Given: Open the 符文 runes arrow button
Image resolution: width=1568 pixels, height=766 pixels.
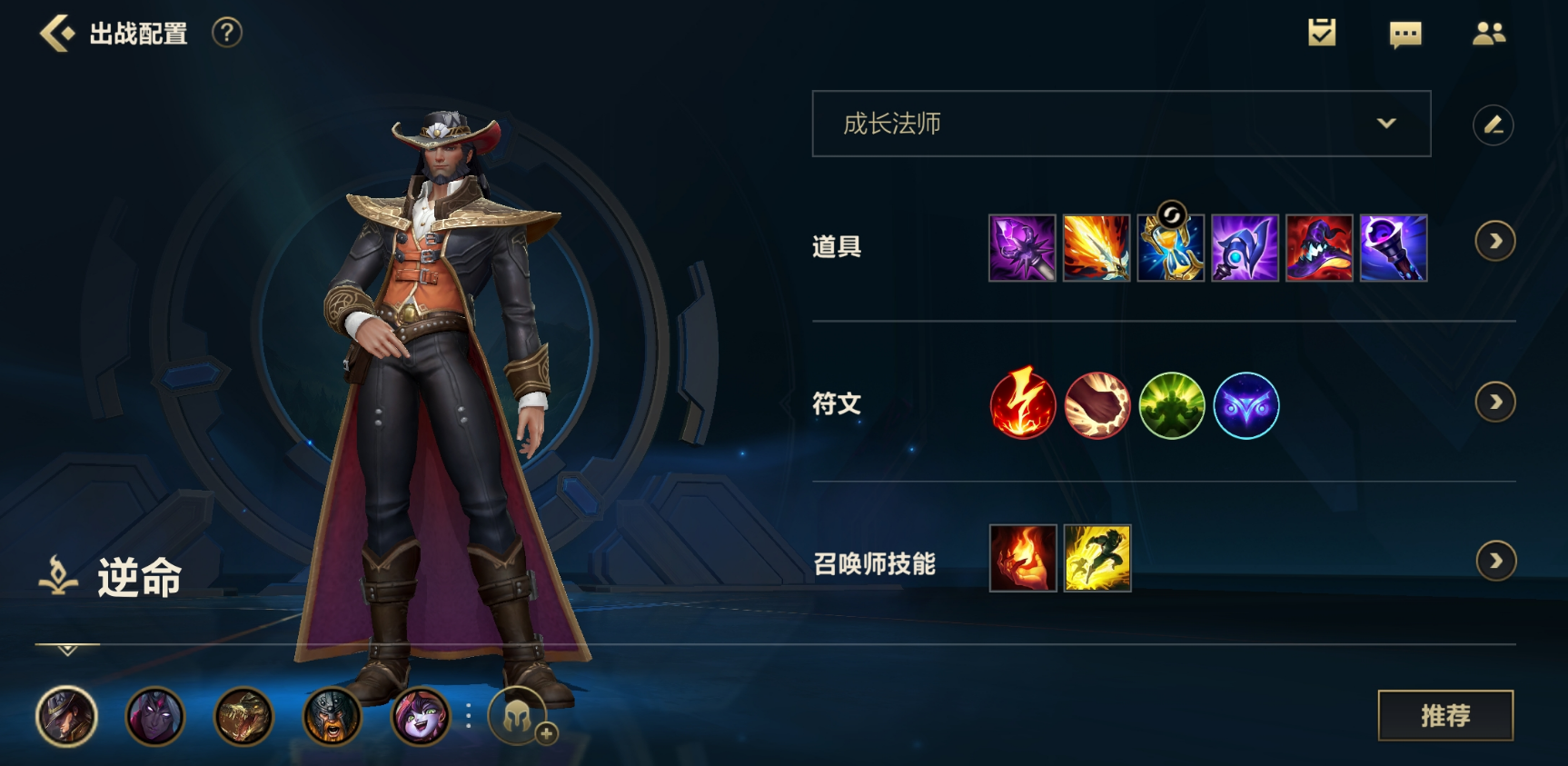Looking at the screenshot, I should point(1494,403).
